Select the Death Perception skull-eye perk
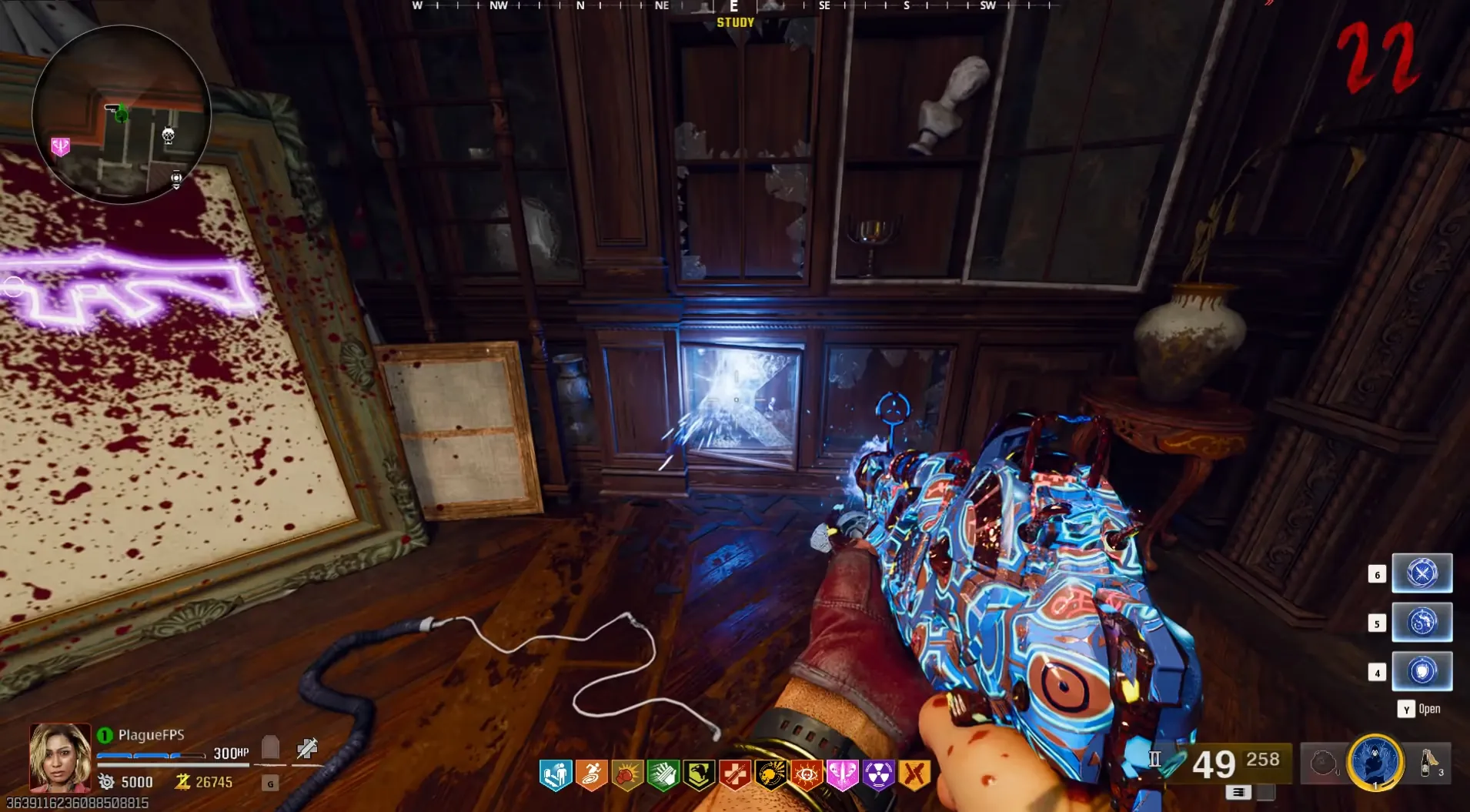Image resolution: width=1470 pixels, height=812 pixels. (806, 775)
